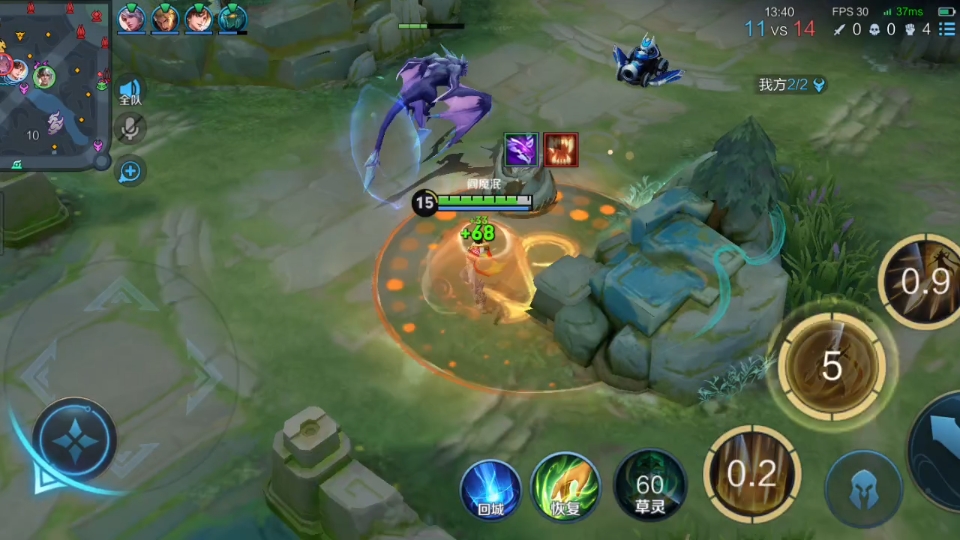Toggle the 全队 team speaker

coord(130,92)
